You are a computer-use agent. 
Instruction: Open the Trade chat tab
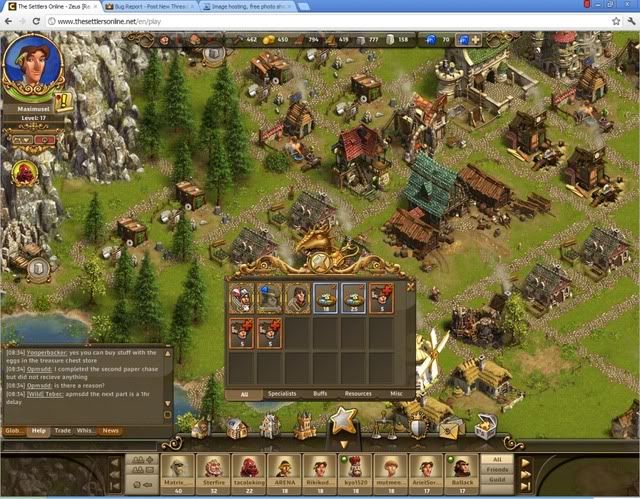64,431
